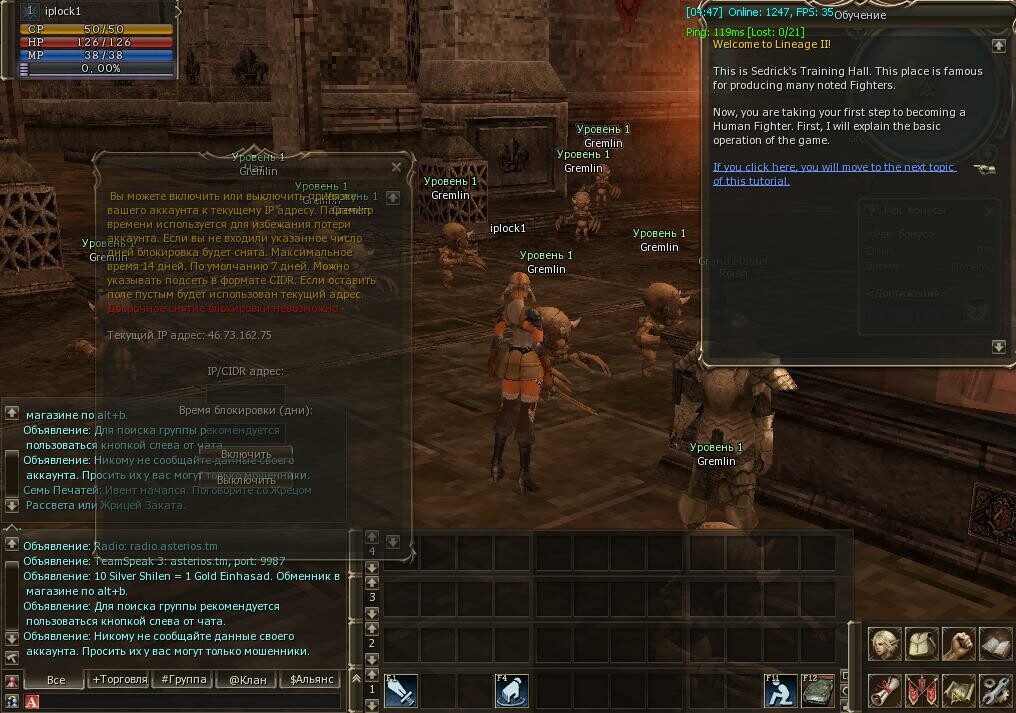Screen dimensions: 1016x713
Task: Activate the F11 sit action
Action: point(781,692)
